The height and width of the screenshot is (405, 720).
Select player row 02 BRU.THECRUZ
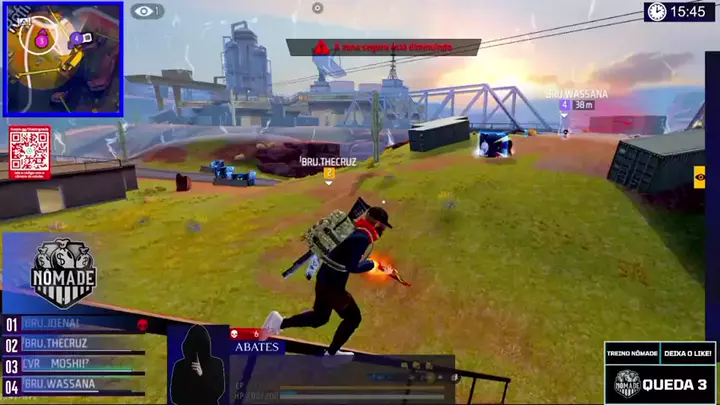pos(80,344)
